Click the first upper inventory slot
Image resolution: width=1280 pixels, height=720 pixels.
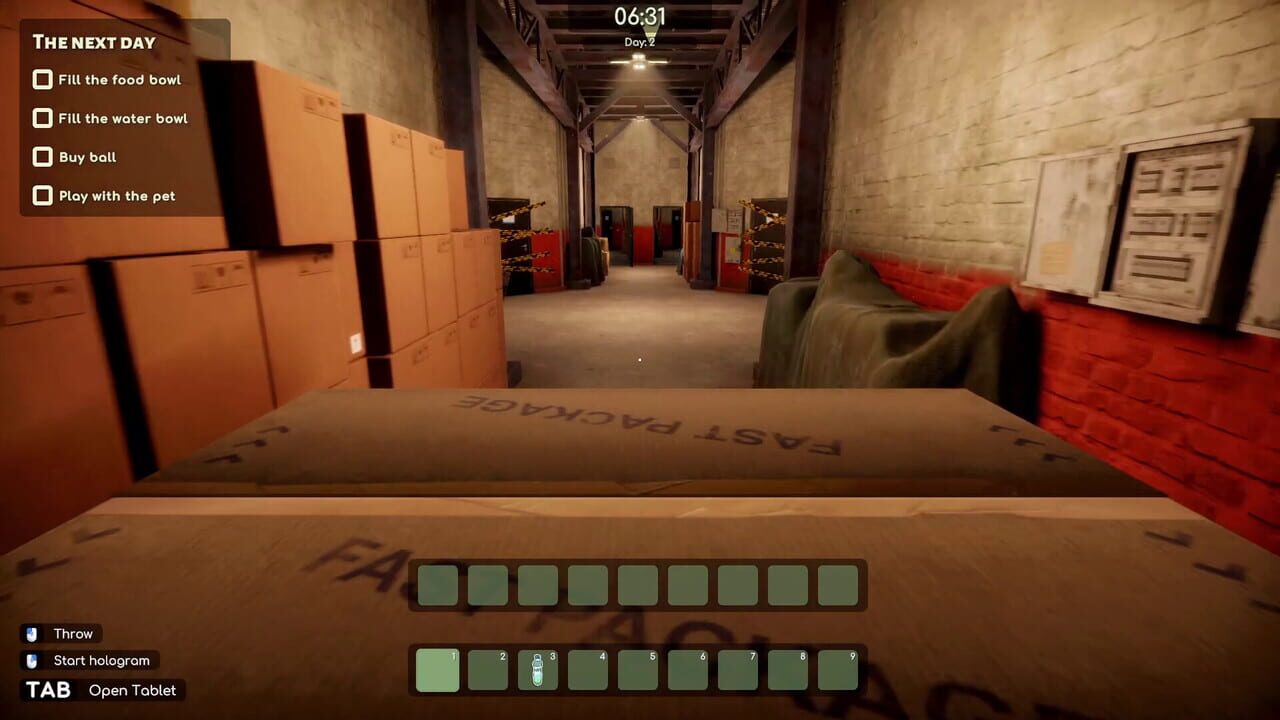pyautogui.click(x=436, y=584)
